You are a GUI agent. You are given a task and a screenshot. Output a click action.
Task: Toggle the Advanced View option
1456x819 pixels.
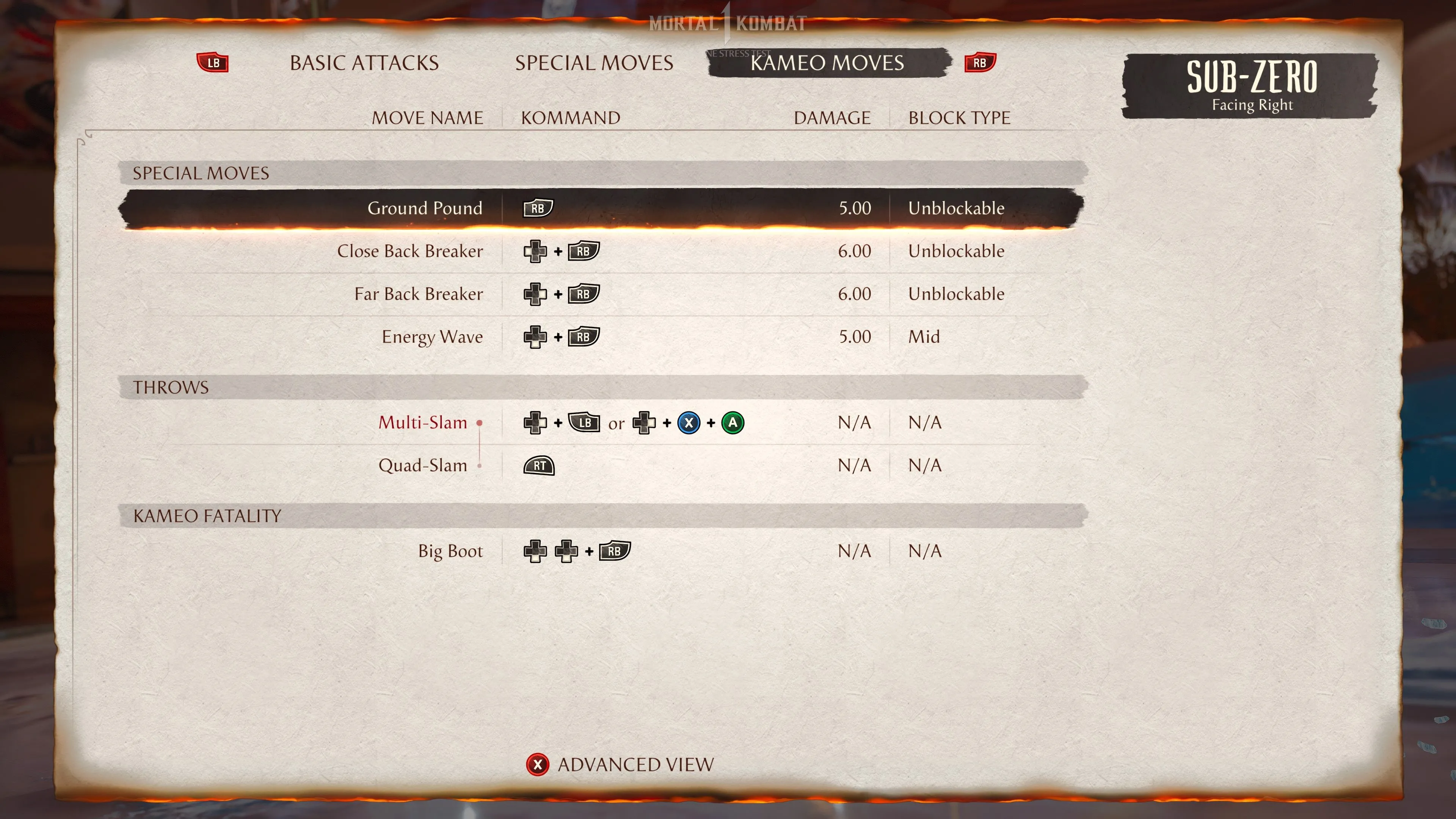click(x=621, y=765)
